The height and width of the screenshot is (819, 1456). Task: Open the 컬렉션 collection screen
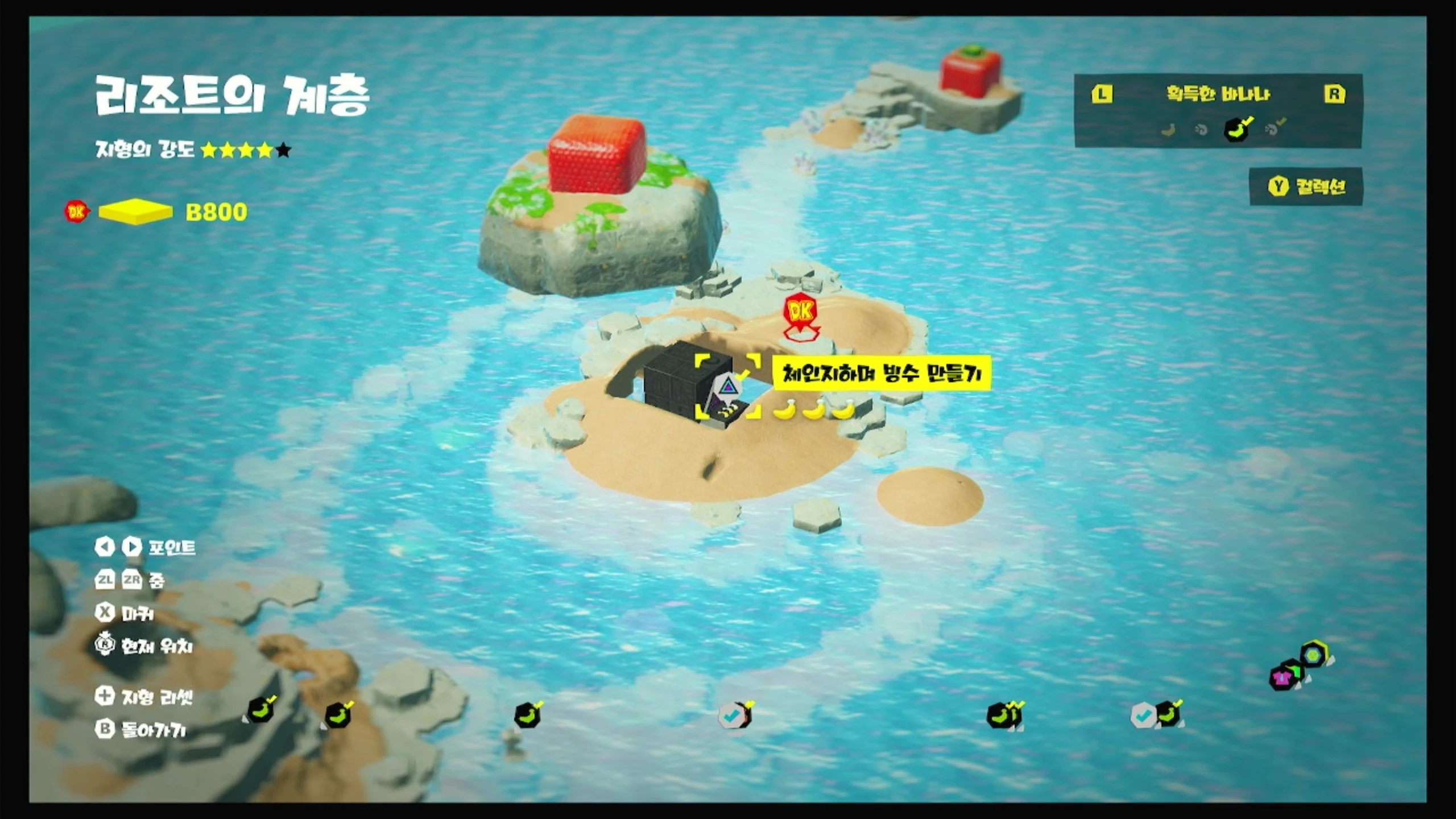[x=1306, y=187]
